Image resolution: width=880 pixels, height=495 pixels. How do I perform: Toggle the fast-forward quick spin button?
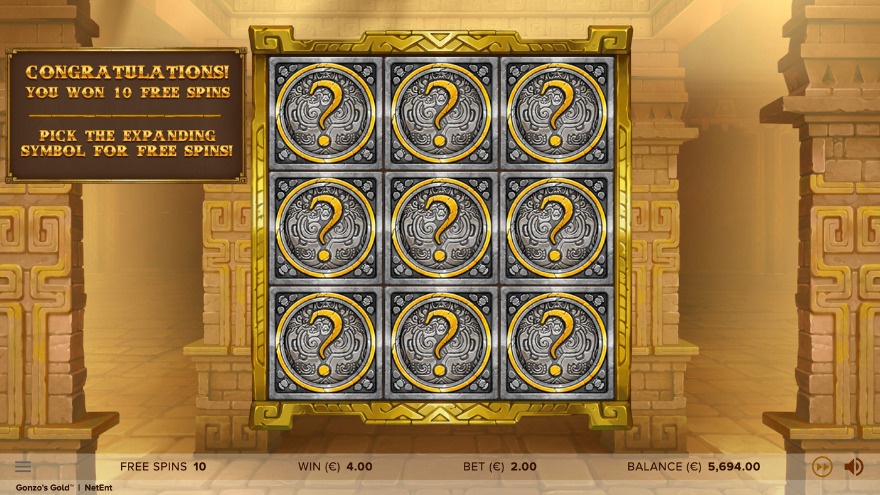coord(822,466)
